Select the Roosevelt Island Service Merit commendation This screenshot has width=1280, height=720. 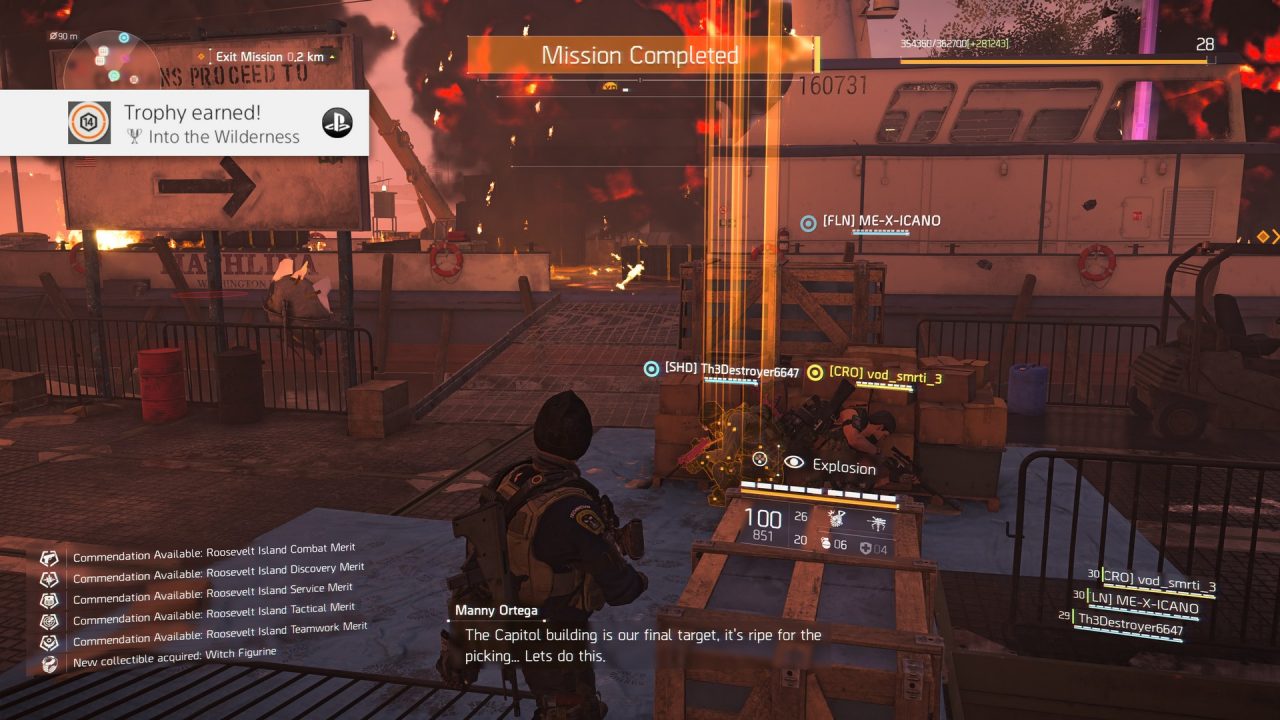[212, 592]
